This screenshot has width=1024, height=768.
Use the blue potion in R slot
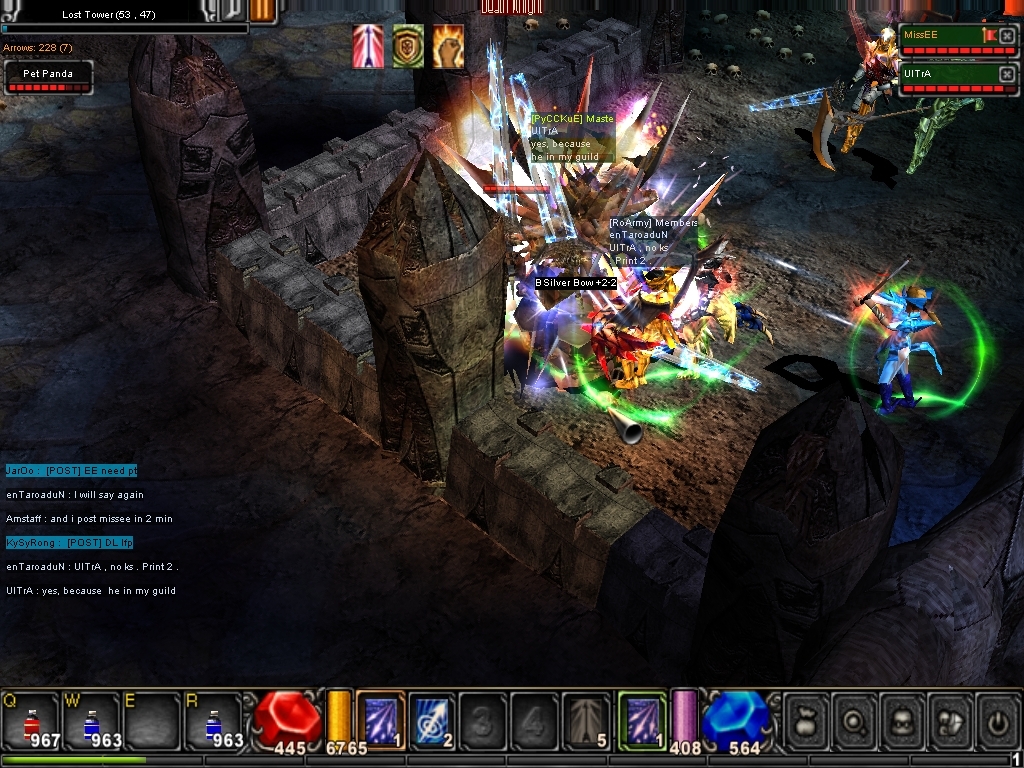coord(215,721)
